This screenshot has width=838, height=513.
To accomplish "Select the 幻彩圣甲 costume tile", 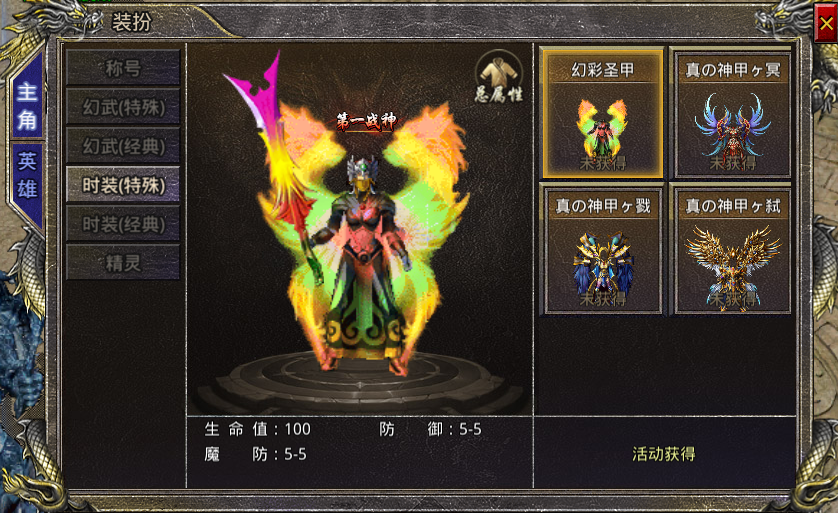I will coord(603,113).
